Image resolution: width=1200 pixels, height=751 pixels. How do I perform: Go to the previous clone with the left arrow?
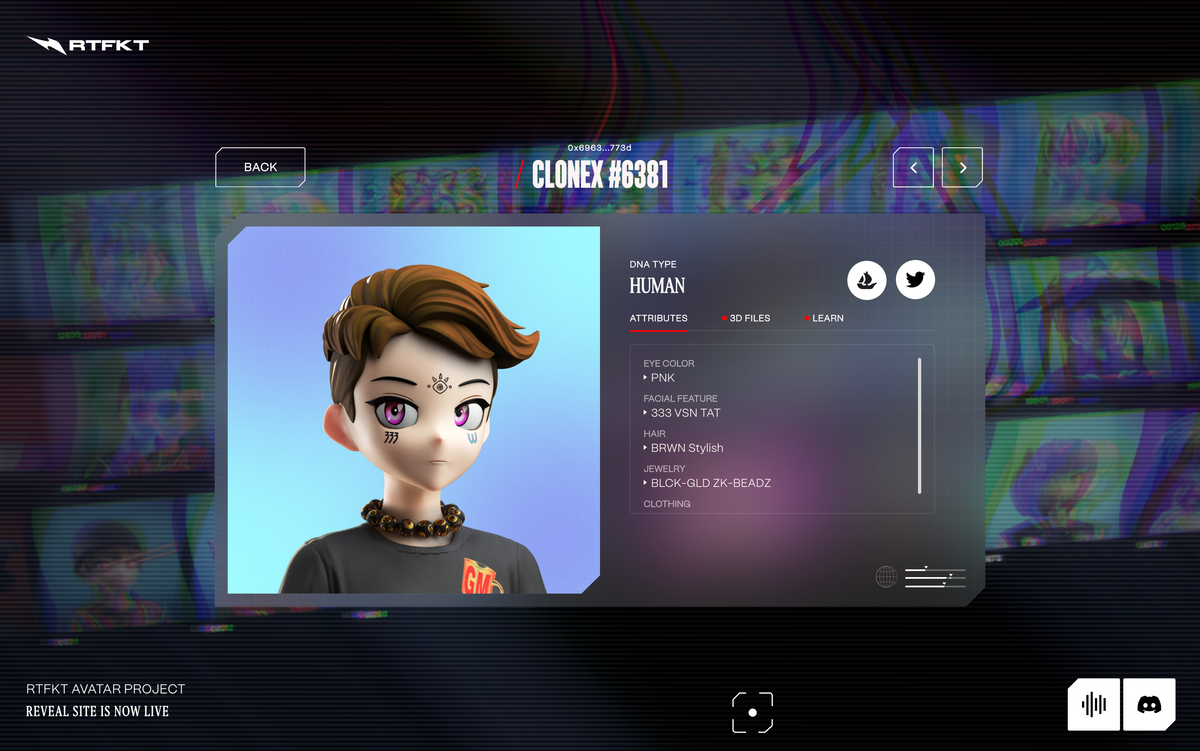[913, 168]
